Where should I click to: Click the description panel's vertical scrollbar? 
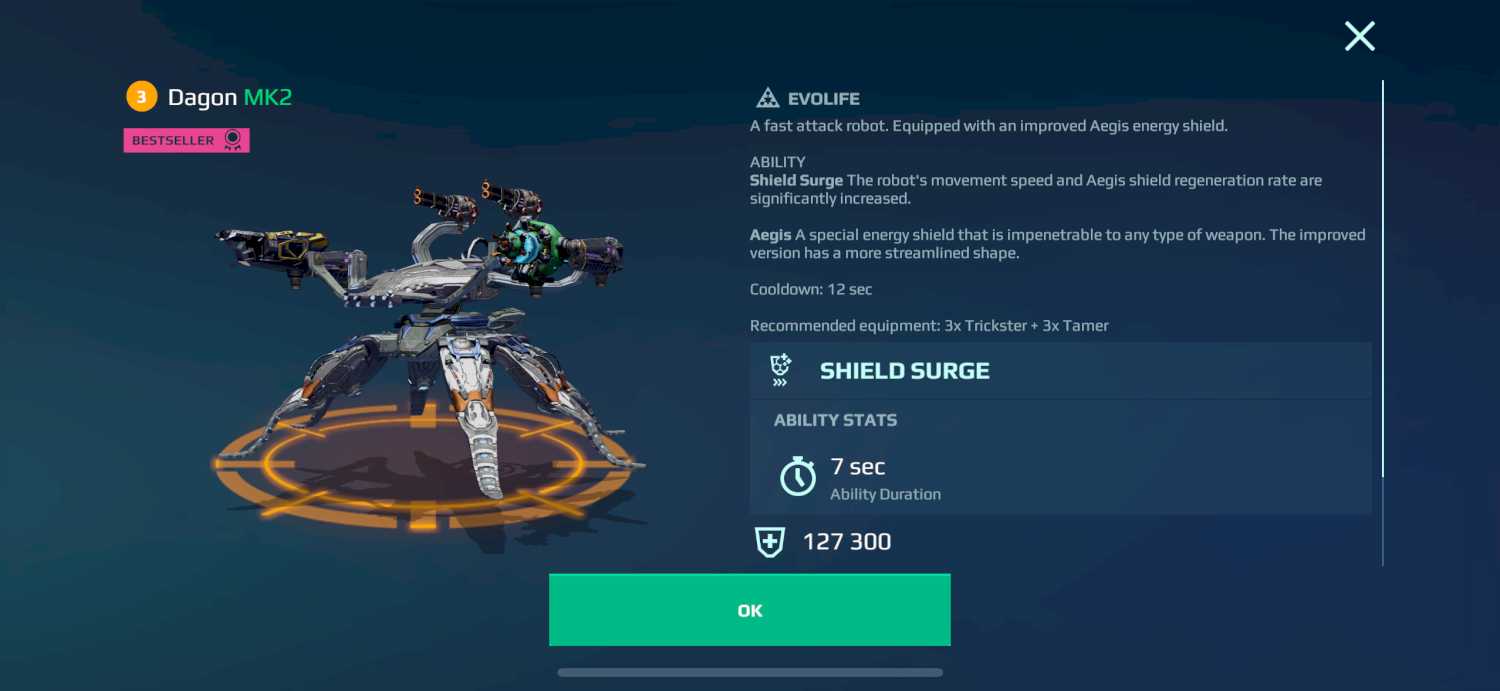click(1383, 280)
